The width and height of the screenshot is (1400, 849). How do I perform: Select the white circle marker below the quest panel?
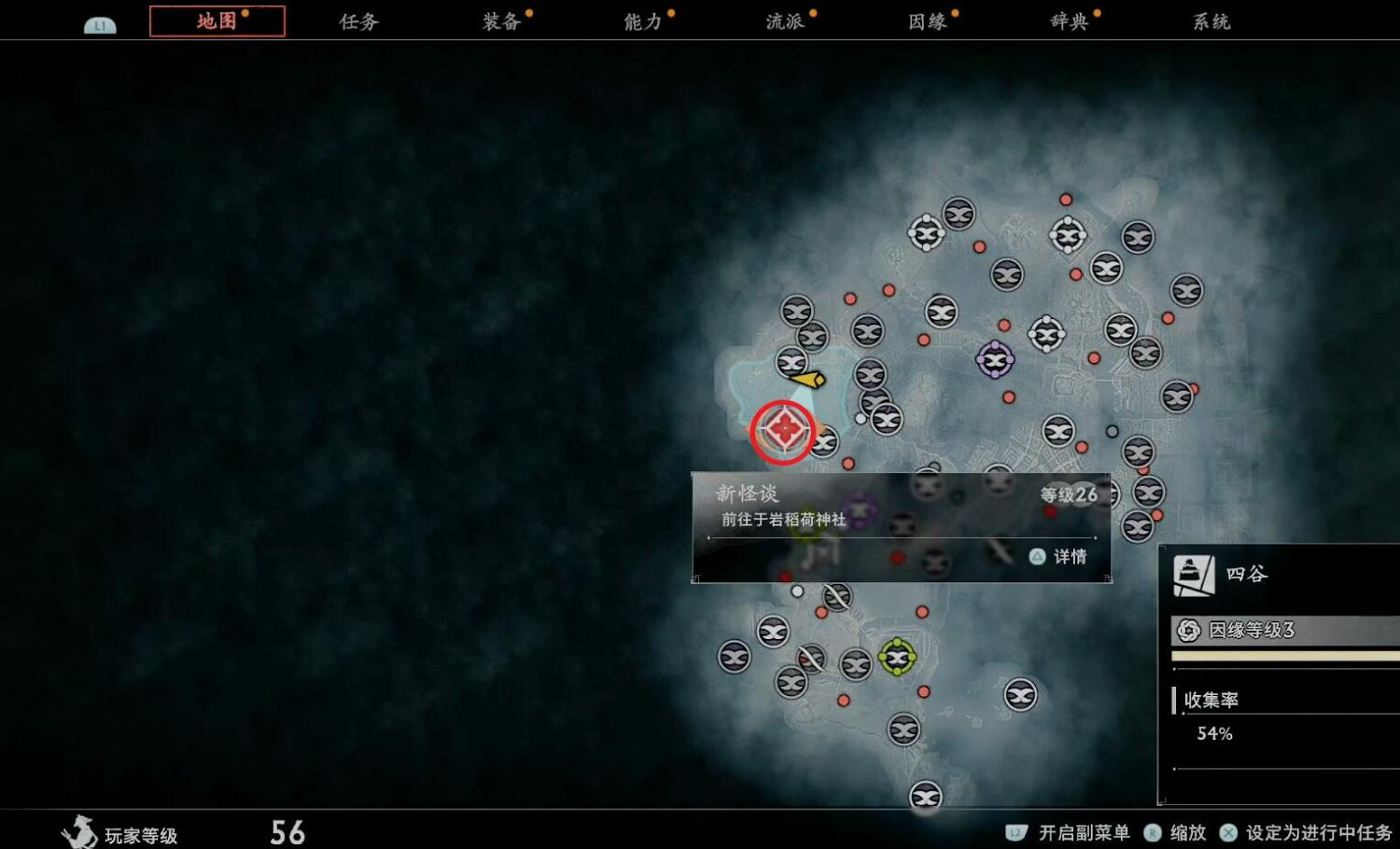(x=796, y=590)
